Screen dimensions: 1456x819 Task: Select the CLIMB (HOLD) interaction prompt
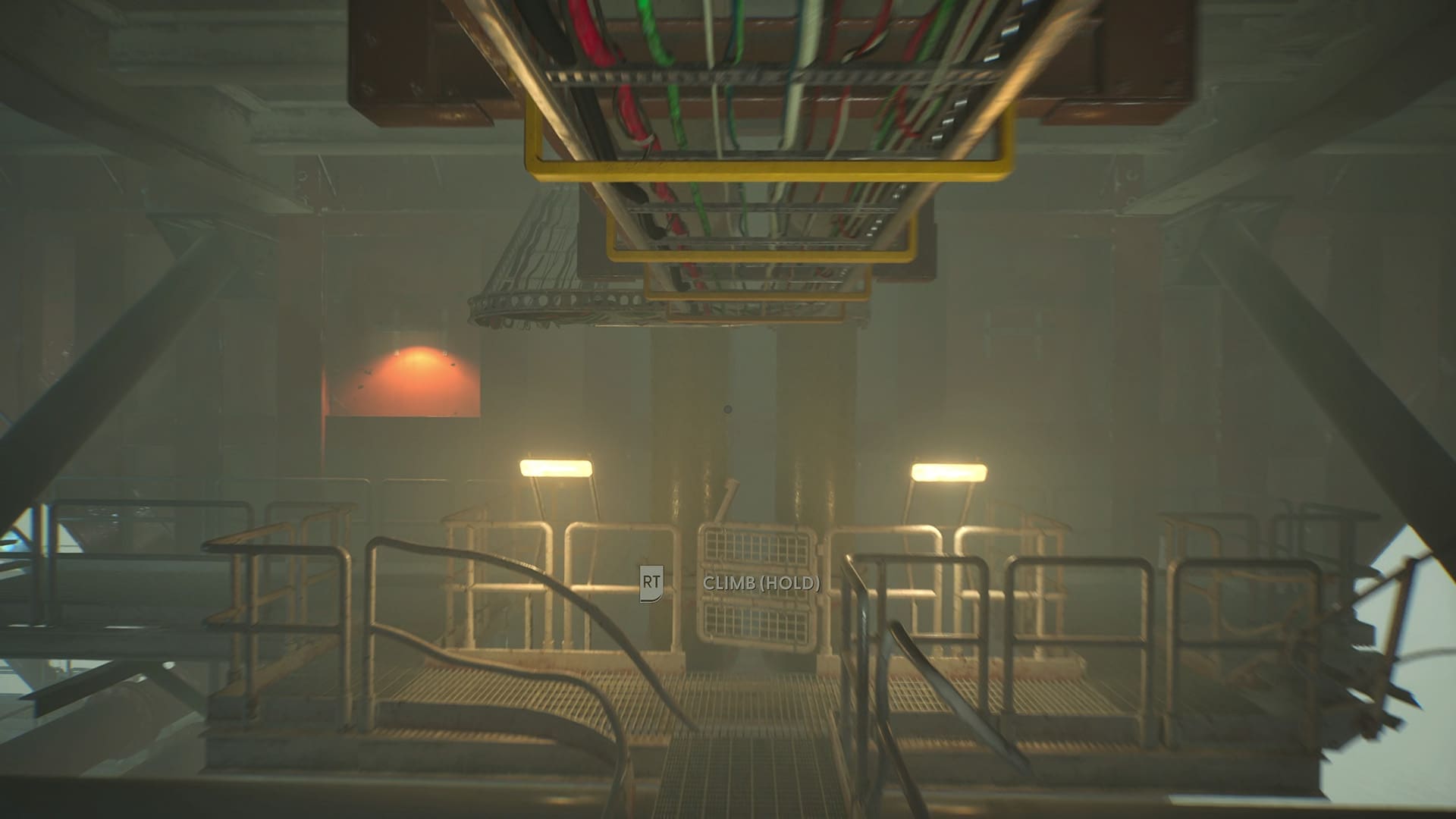pyautogui.click(x=761, y=584)
